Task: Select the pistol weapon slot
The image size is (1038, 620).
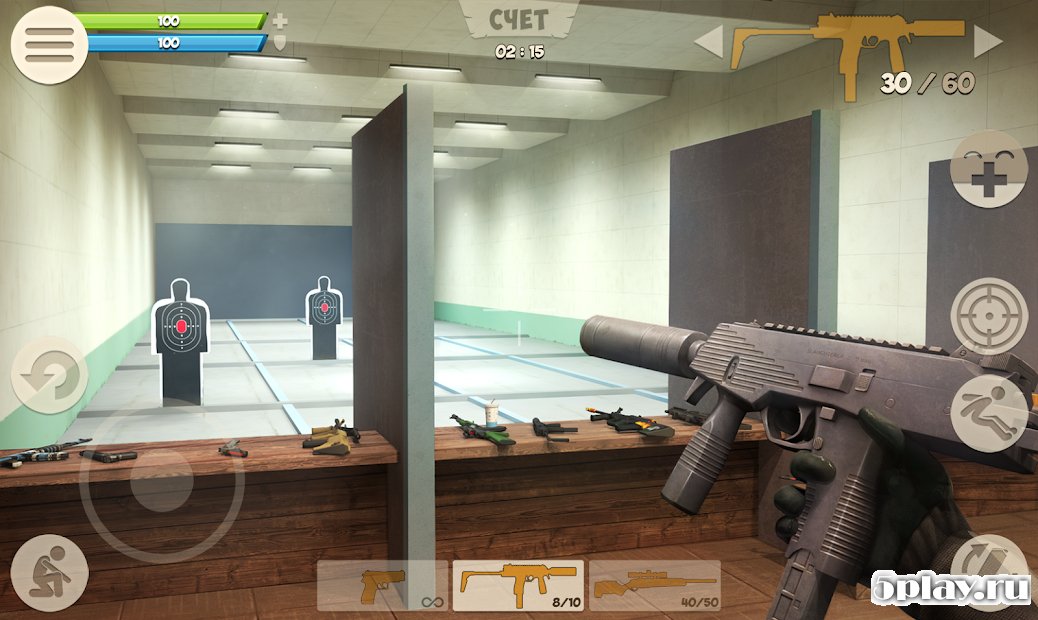Action: (x=383, y=585)
